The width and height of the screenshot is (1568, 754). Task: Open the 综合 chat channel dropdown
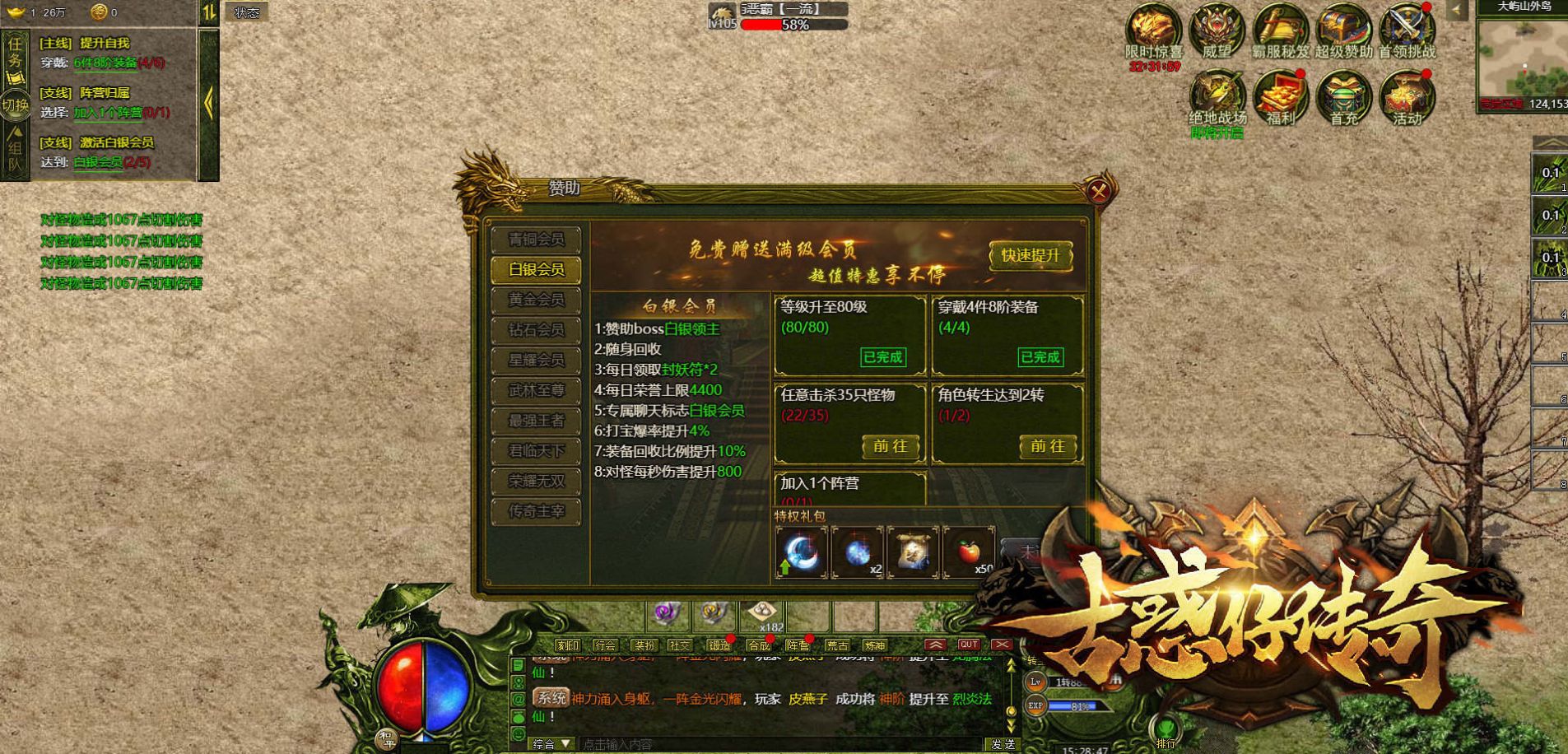point(551,744)
